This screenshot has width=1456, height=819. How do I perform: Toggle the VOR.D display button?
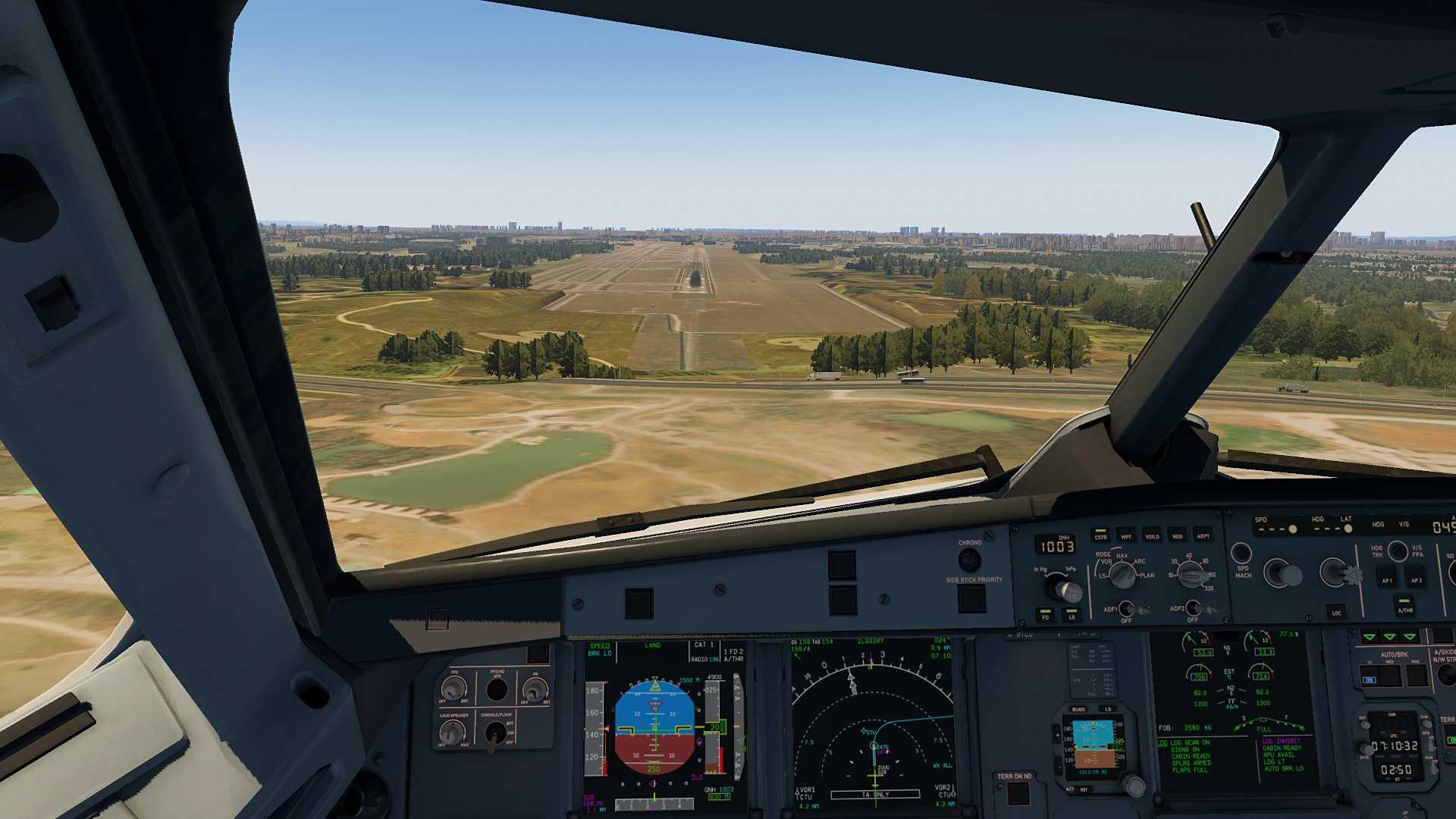point(1152,534)
